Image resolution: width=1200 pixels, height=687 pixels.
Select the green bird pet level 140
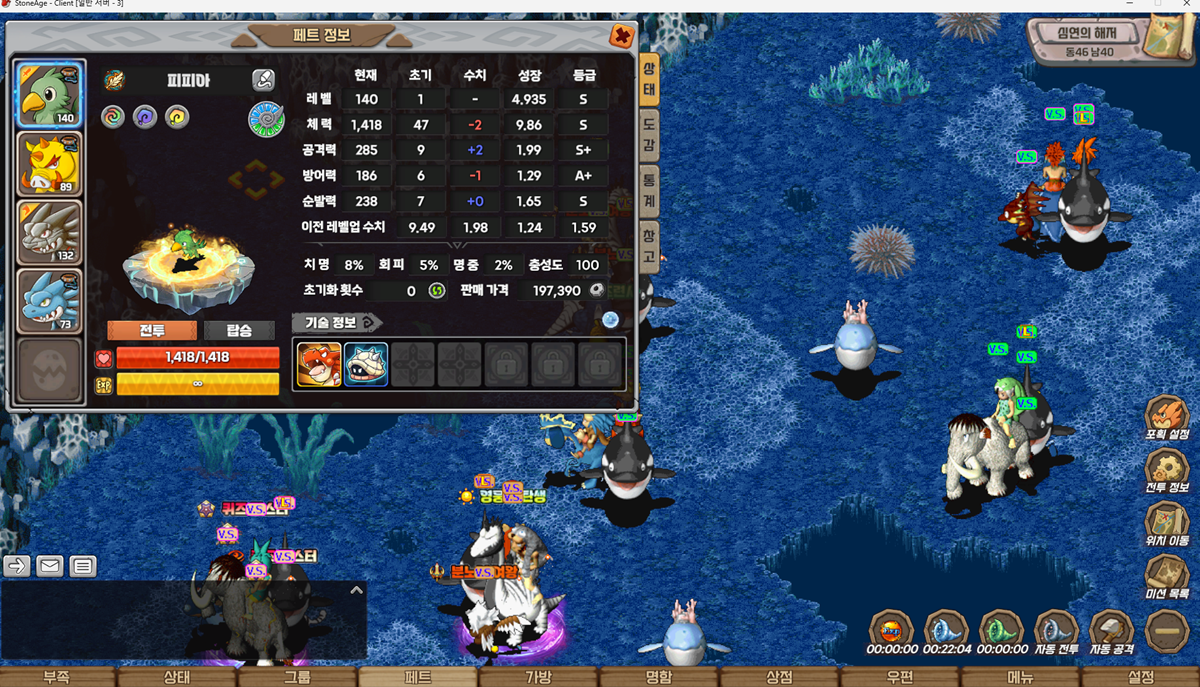point(49,94)
